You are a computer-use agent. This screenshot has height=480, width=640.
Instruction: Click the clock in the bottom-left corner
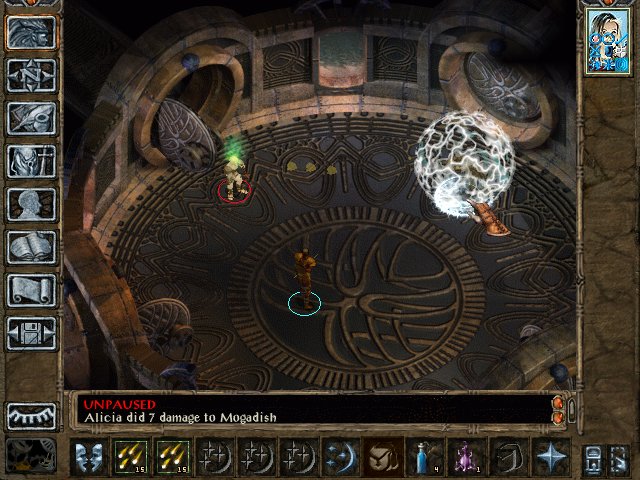(31, 456)
